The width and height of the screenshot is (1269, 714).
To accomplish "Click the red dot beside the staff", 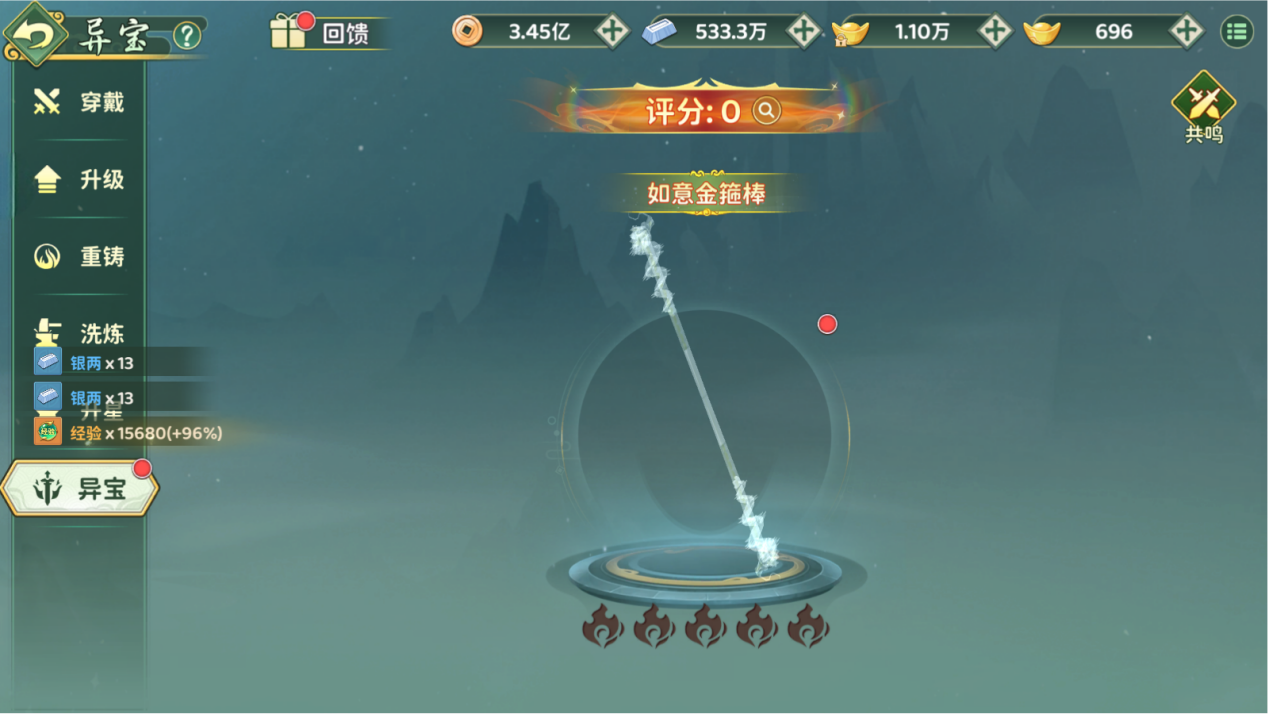I will tap(827, 324).
